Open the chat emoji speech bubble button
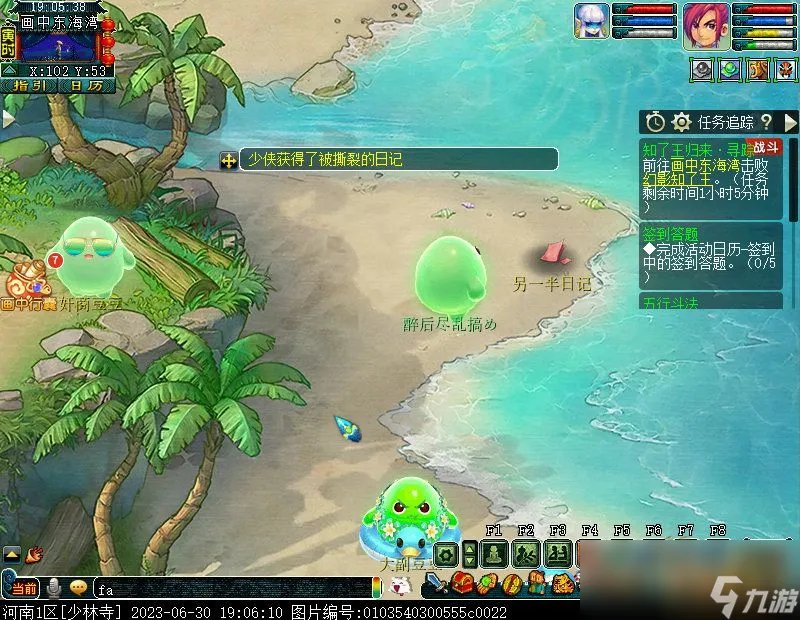800x620 pixels. pos(77,588)
